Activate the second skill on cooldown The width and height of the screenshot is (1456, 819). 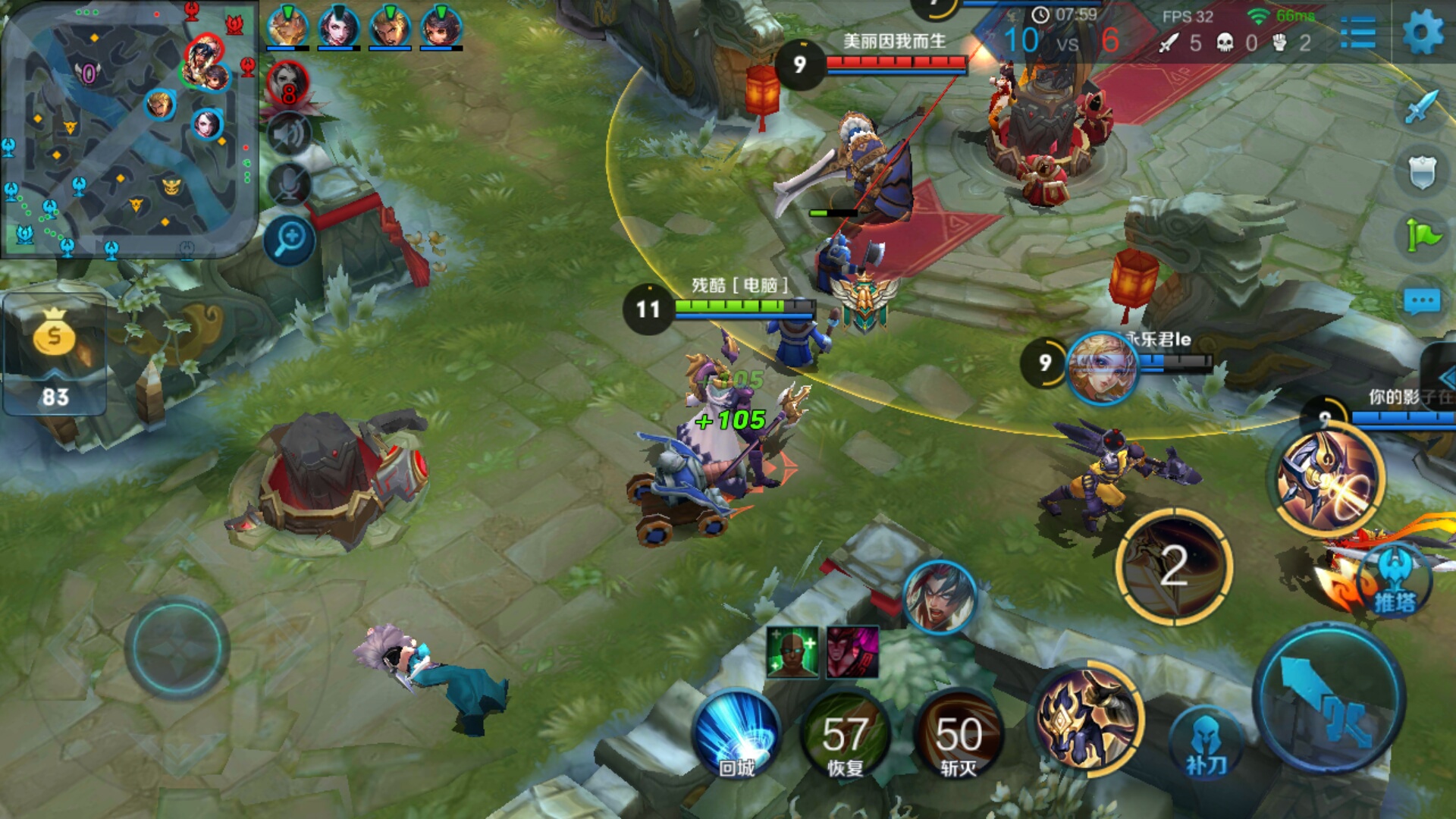click(x=1174, y=566)
